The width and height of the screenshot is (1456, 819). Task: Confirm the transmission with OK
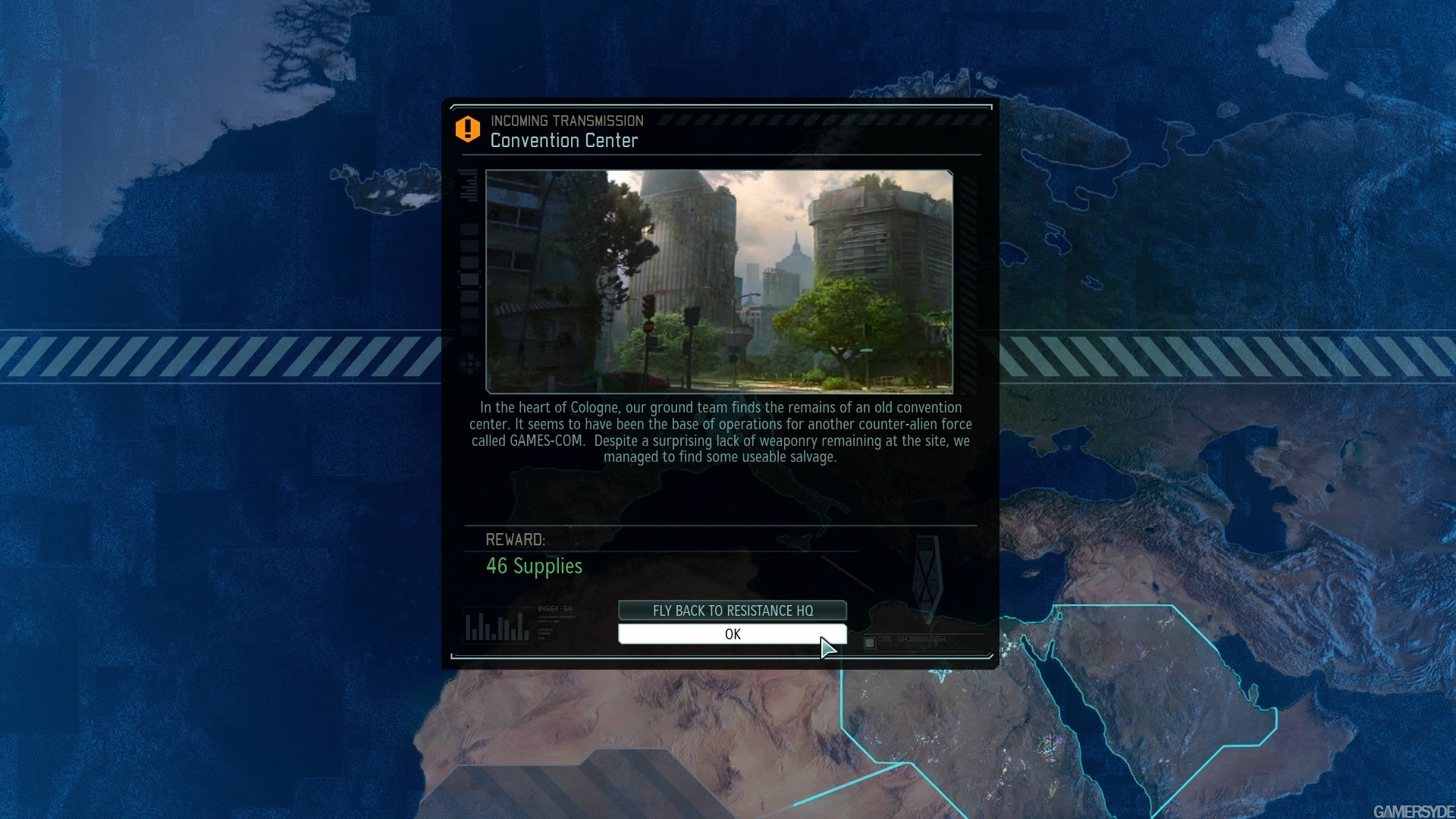click(x=732, y=634)
